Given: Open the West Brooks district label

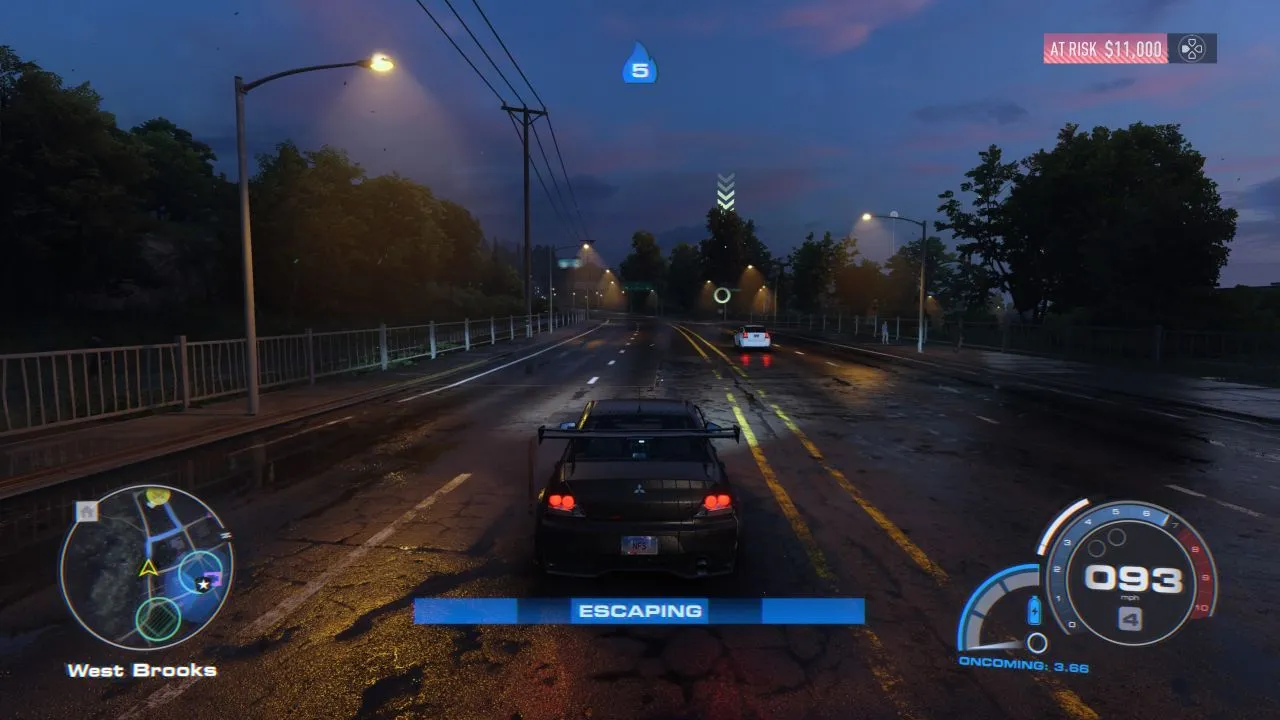Looking at the screenshot, I should pos(141,671).
